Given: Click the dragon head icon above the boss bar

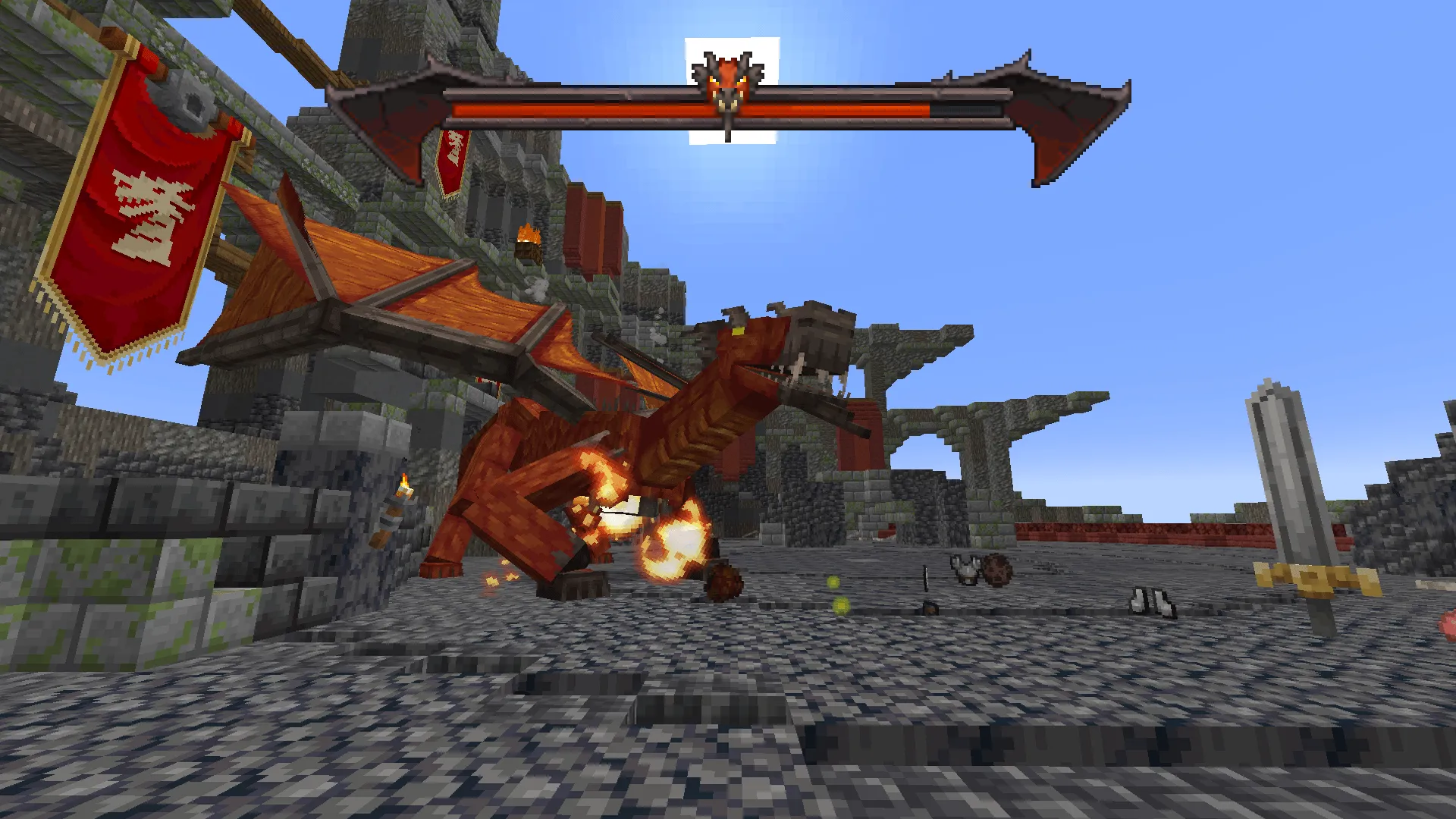Looking at the screenshot, I should [730, 83].
